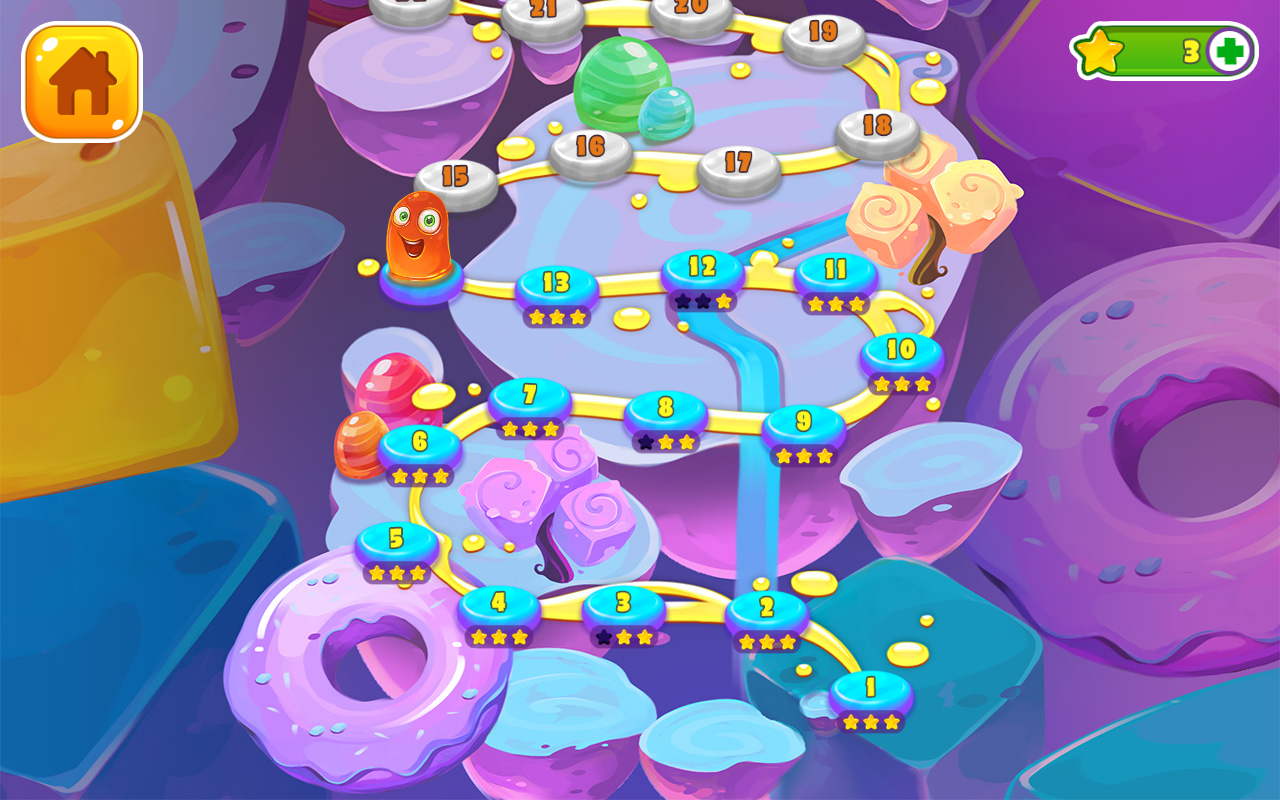Viewport: 1280px width, 800px height.
Task: Select level 6 near the red candy
Action: click(419, 440)
